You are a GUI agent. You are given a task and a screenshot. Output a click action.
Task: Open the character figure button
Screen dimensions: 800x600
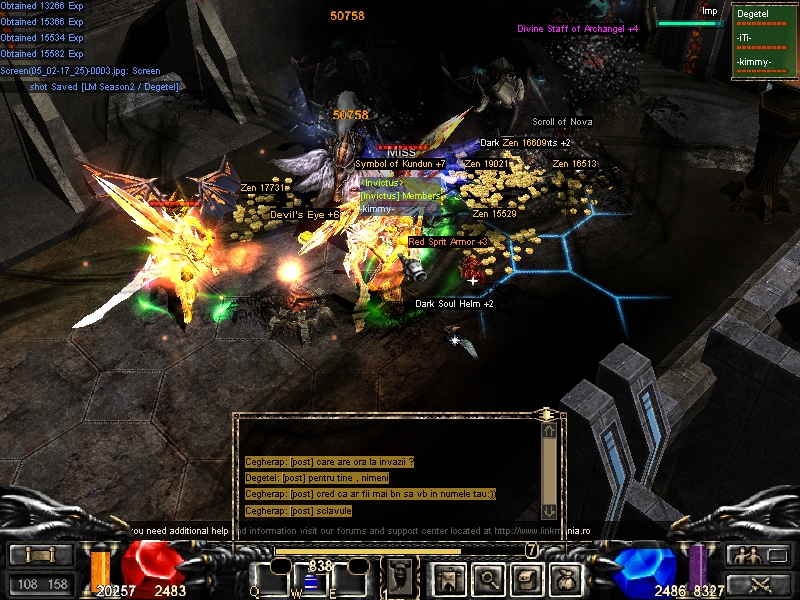coord(448,577)
